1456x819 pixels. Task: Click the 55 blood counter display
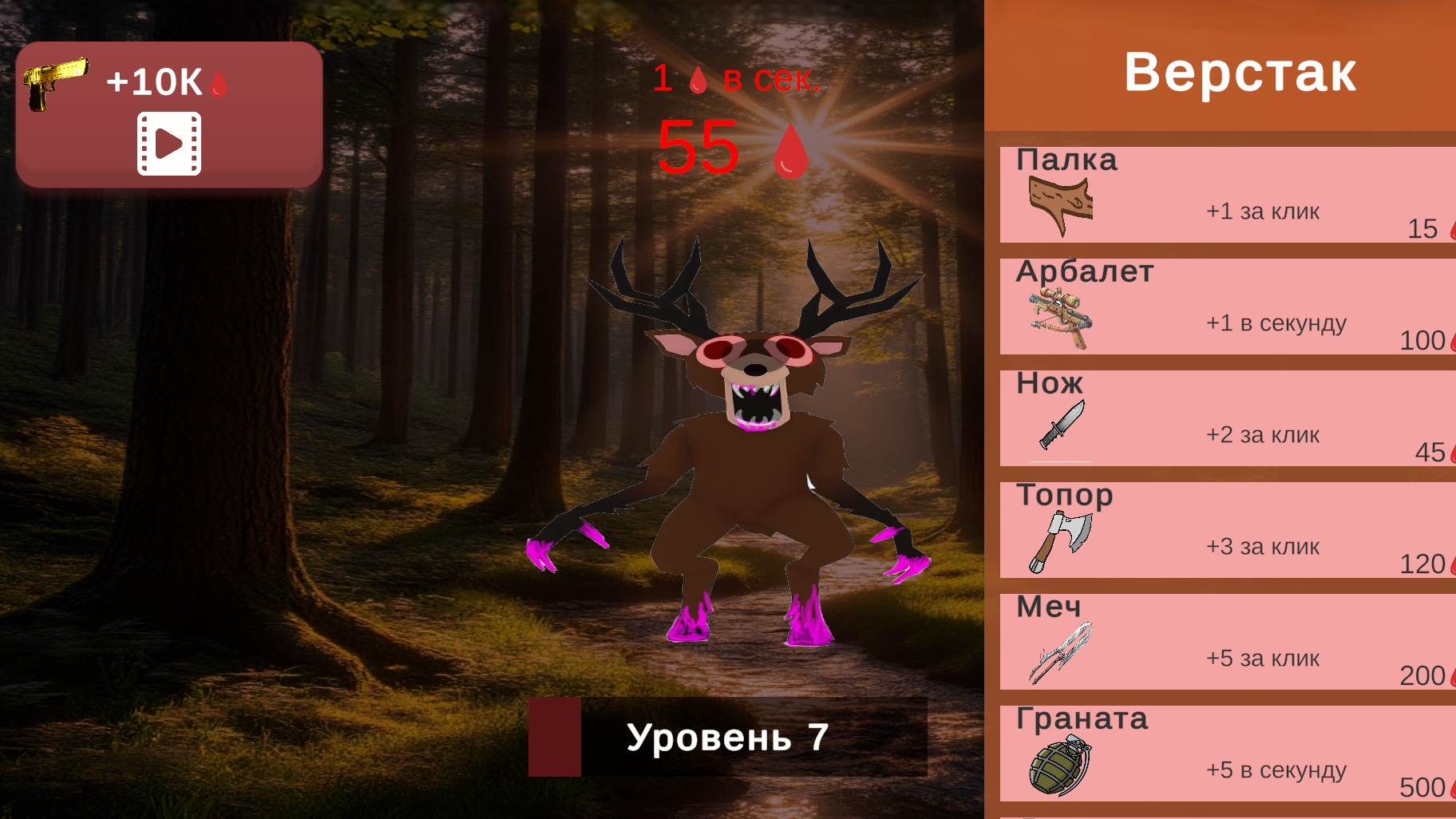click(697, 148)
